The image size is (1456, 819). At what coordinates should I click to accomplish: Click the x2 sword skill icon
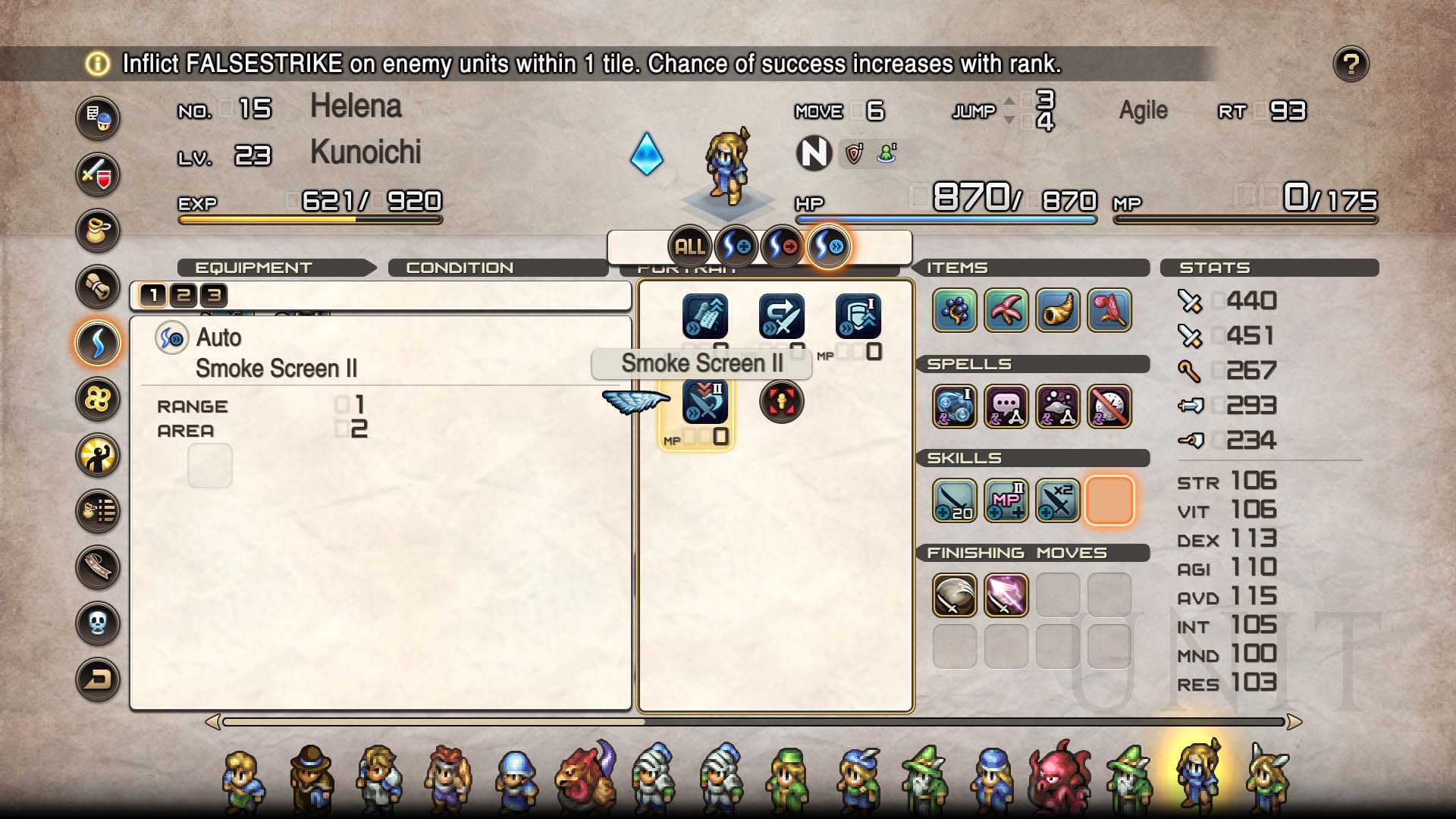coord(1057,500)
